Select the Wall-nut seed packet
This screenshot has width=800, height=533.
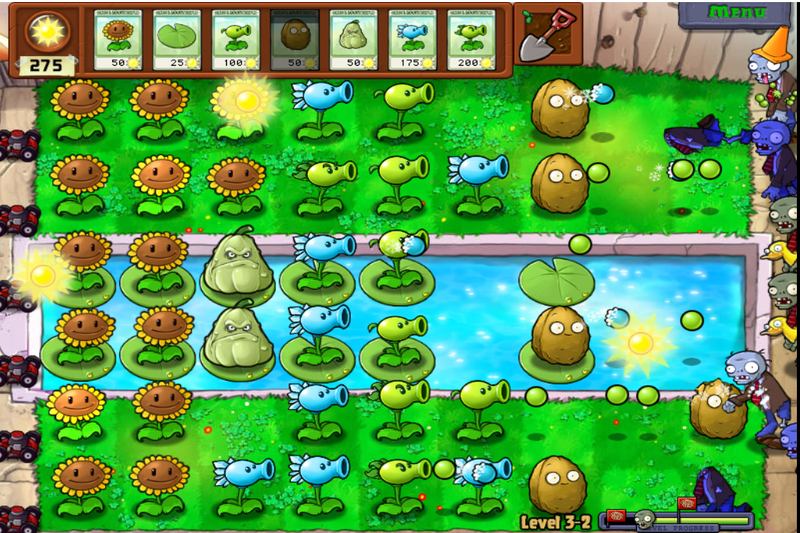pos(296,42)
